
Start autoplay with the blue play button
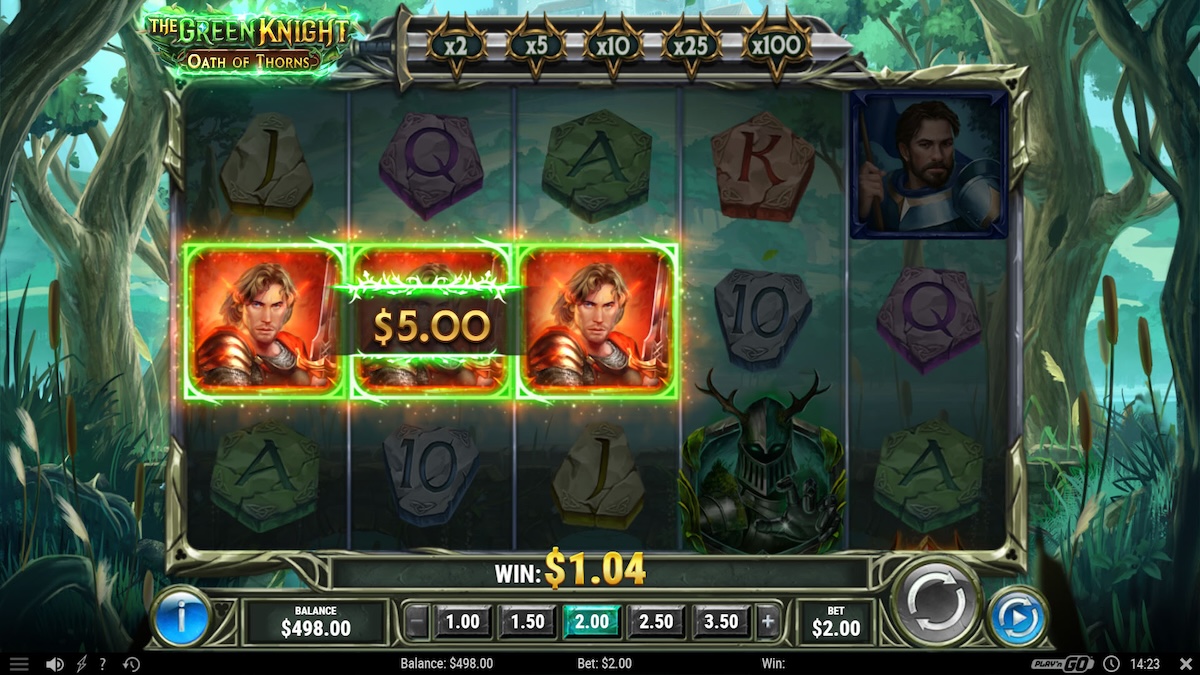(1017, 619)
